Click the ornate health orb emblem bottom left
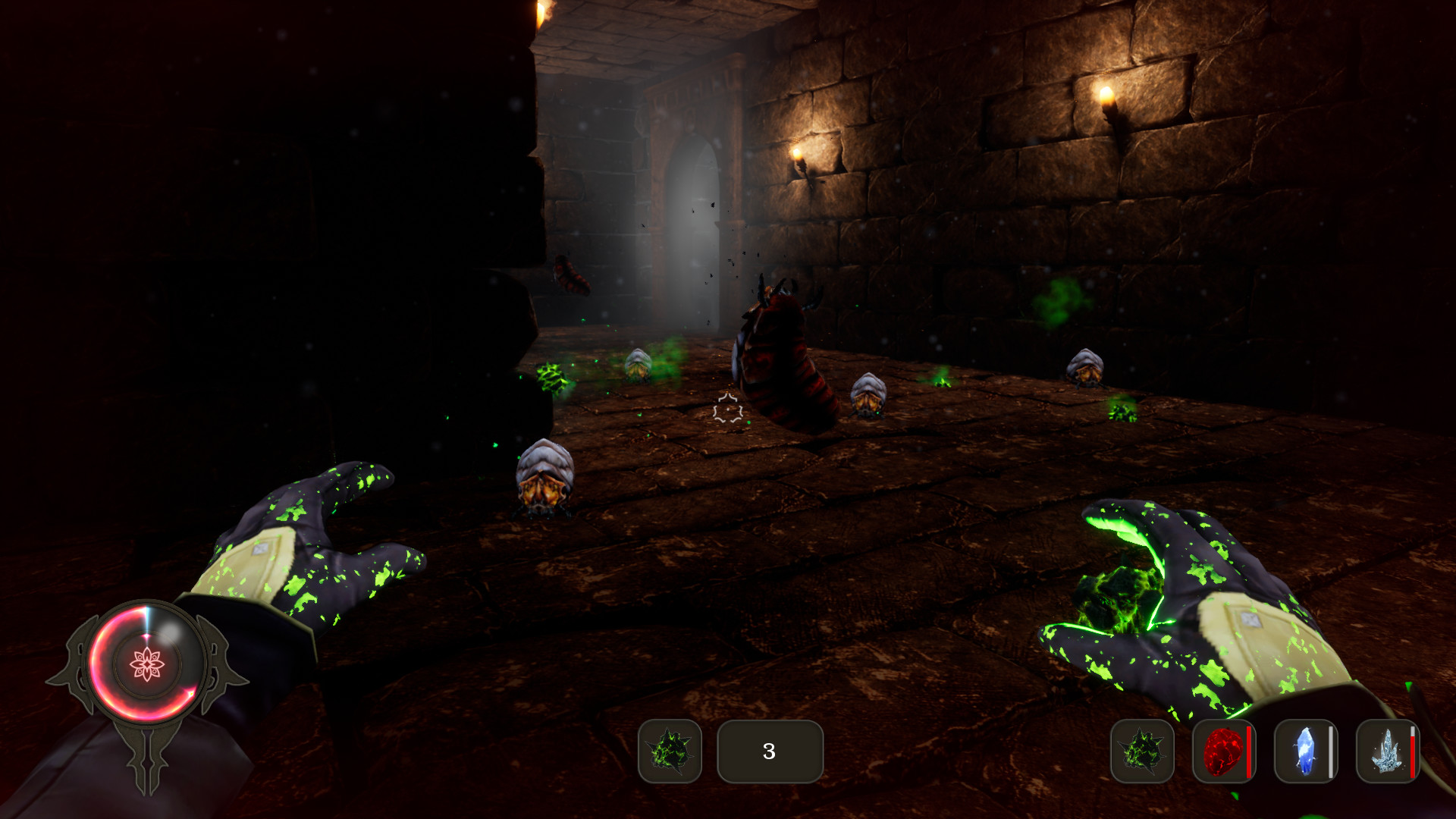 tap(149, 667)
